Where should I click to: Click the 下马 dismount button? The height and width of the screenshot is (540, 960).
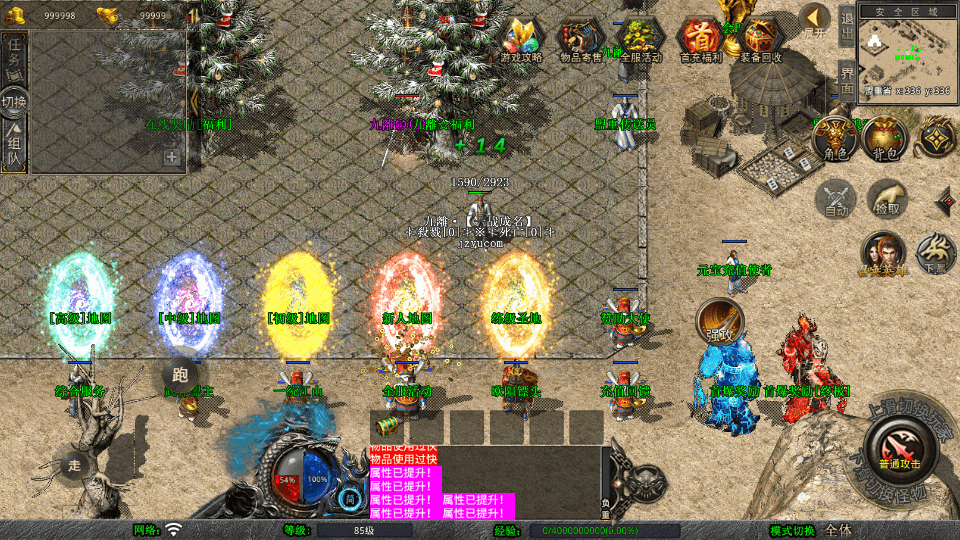coord(935,254)
